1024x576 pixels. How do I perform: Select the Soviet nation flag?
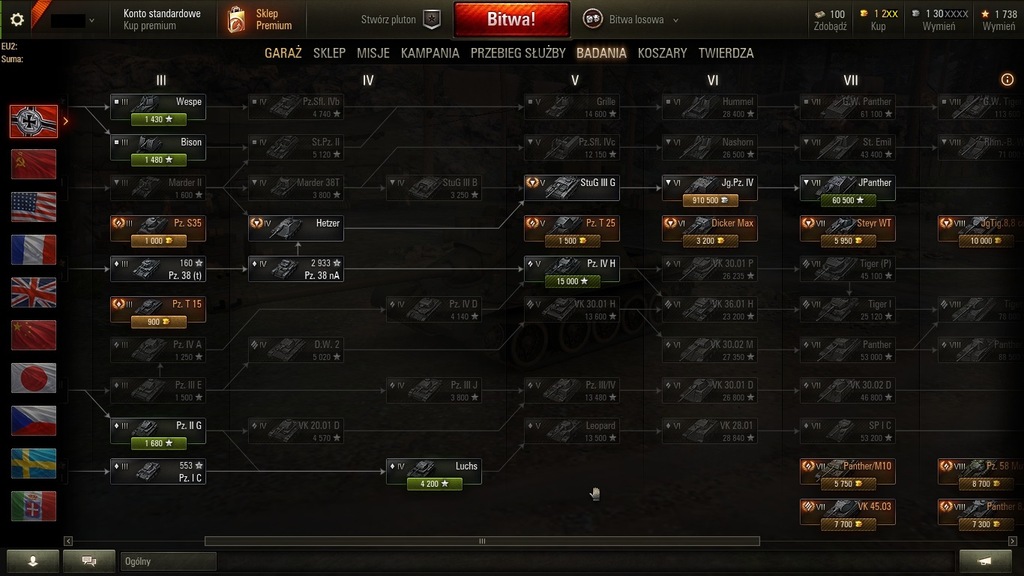click(x=33, y=164)
